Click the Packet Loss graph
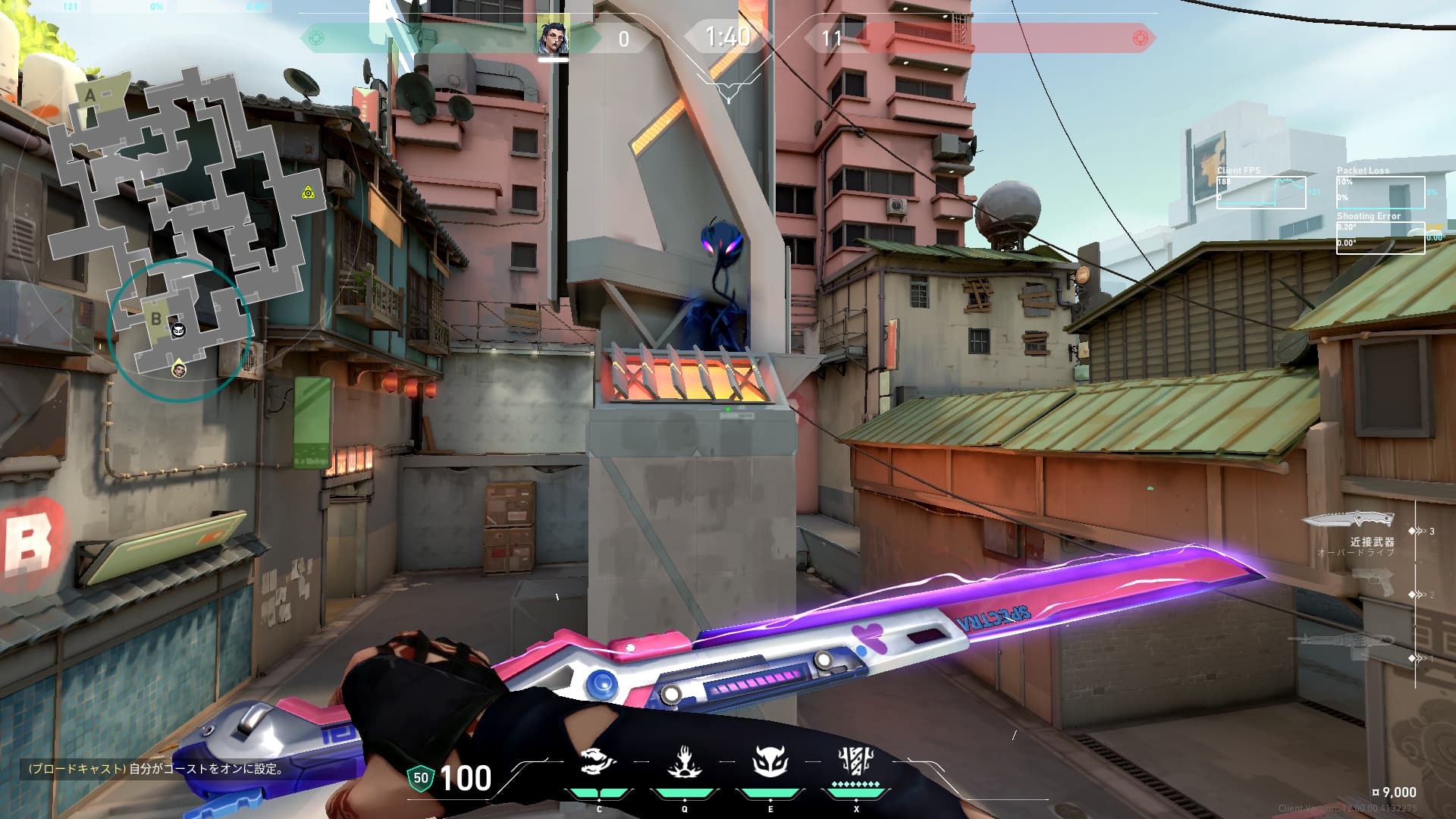 (1380, 193)
